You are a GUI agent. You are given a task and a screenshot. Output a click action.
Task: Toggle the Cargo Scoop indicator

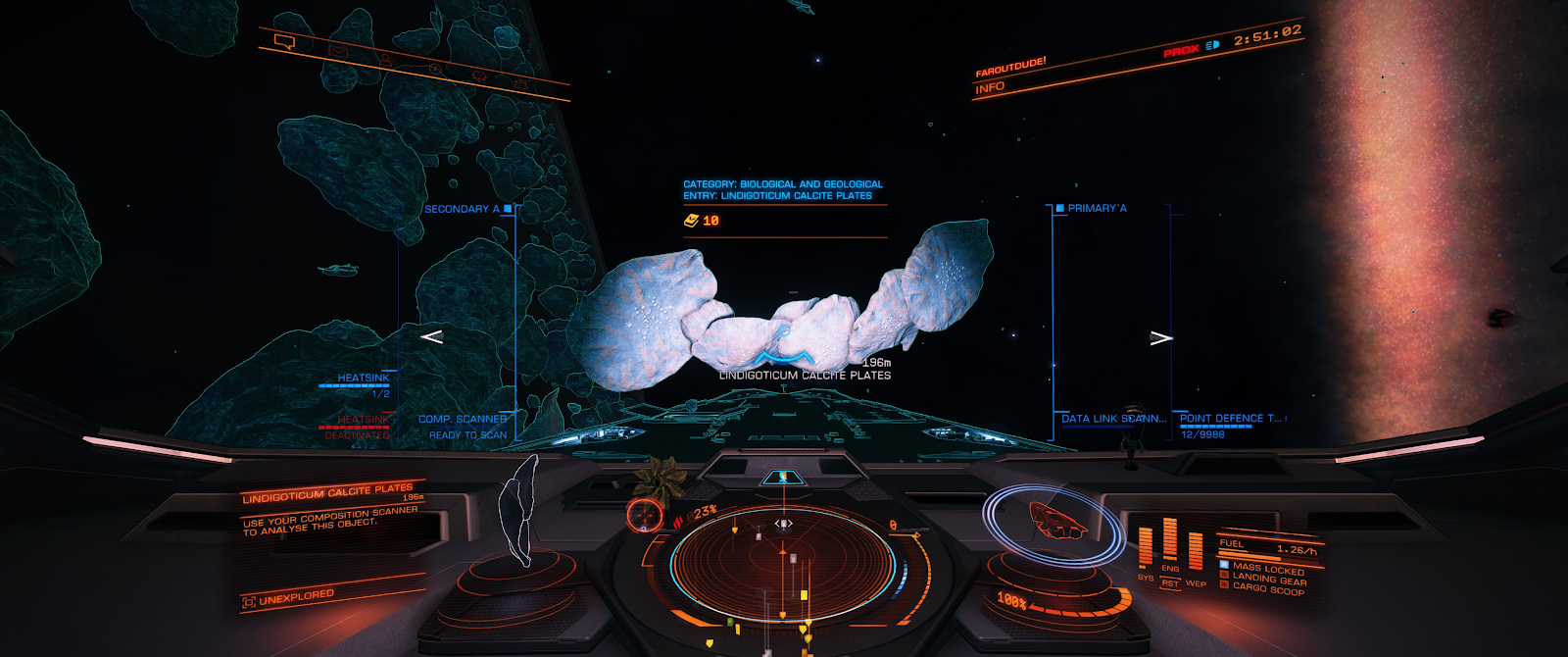pos(1268,589)
